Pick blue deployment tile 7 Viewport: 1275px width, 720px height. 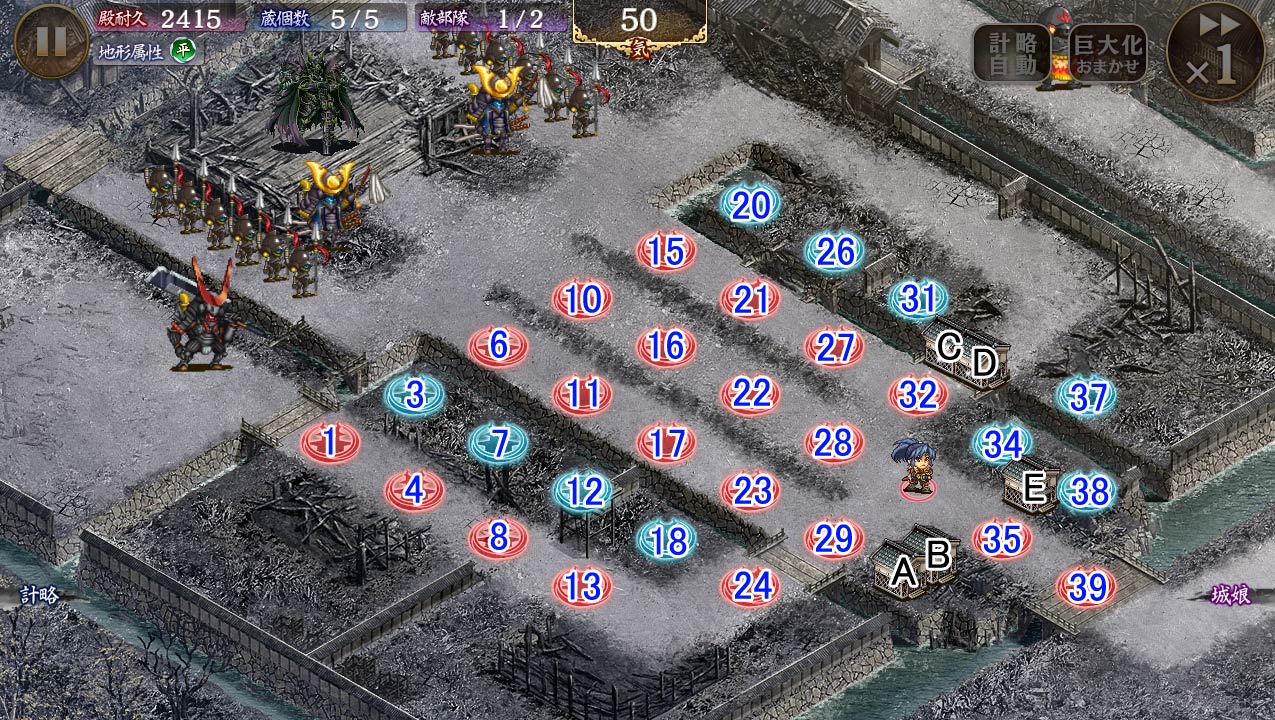pos(499,442)
